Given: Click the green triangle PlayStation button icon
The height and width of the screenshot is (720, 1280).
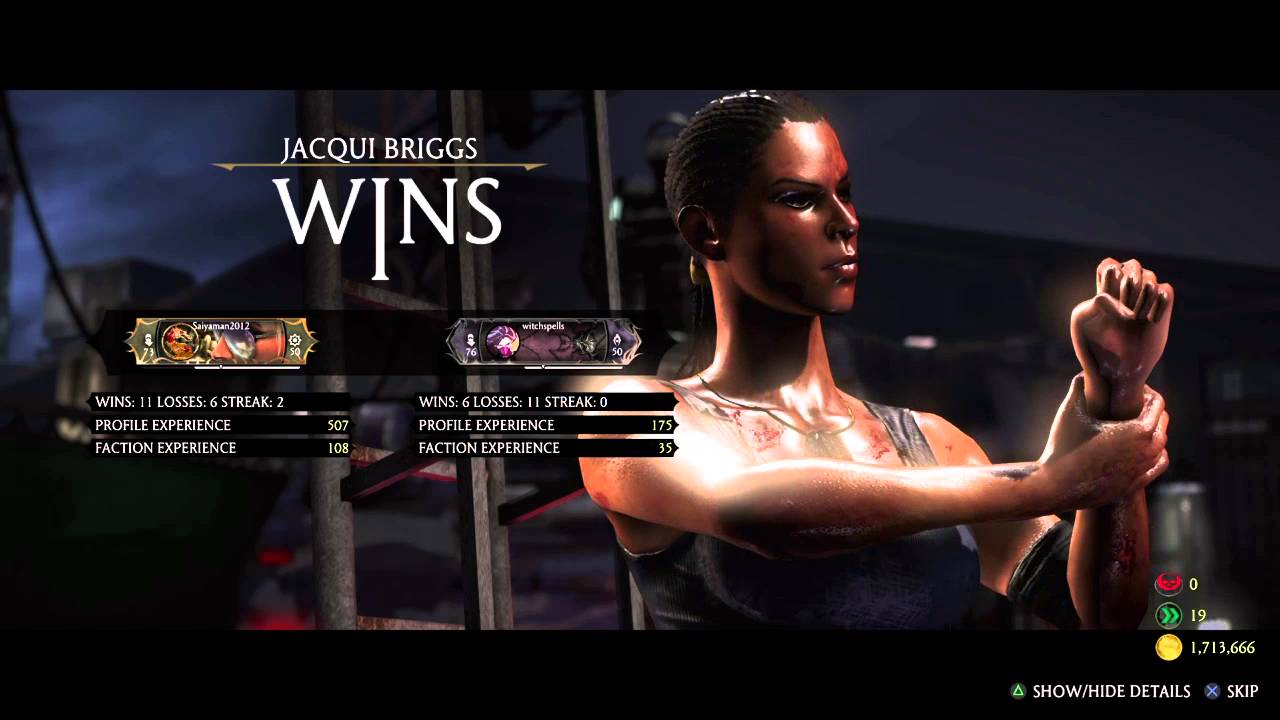Looking at the screenshot, I should point(1018,691).
